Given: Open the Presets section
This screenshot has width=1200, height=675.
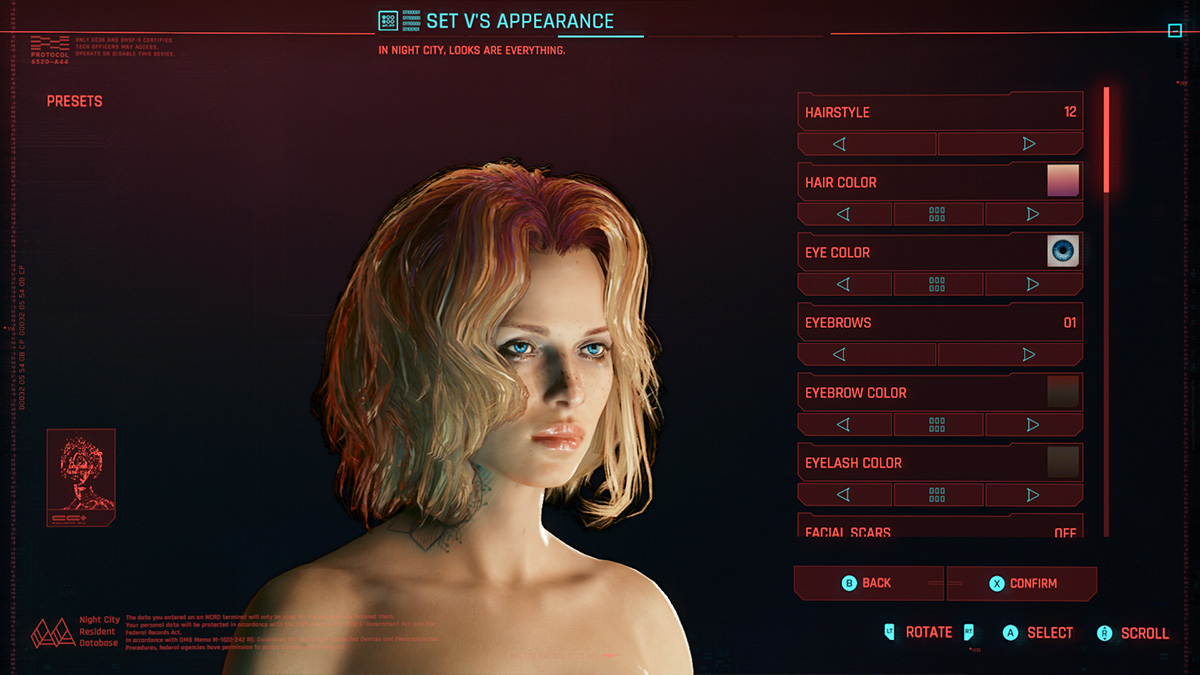Looking at the screenshot, I should point(75,101).
